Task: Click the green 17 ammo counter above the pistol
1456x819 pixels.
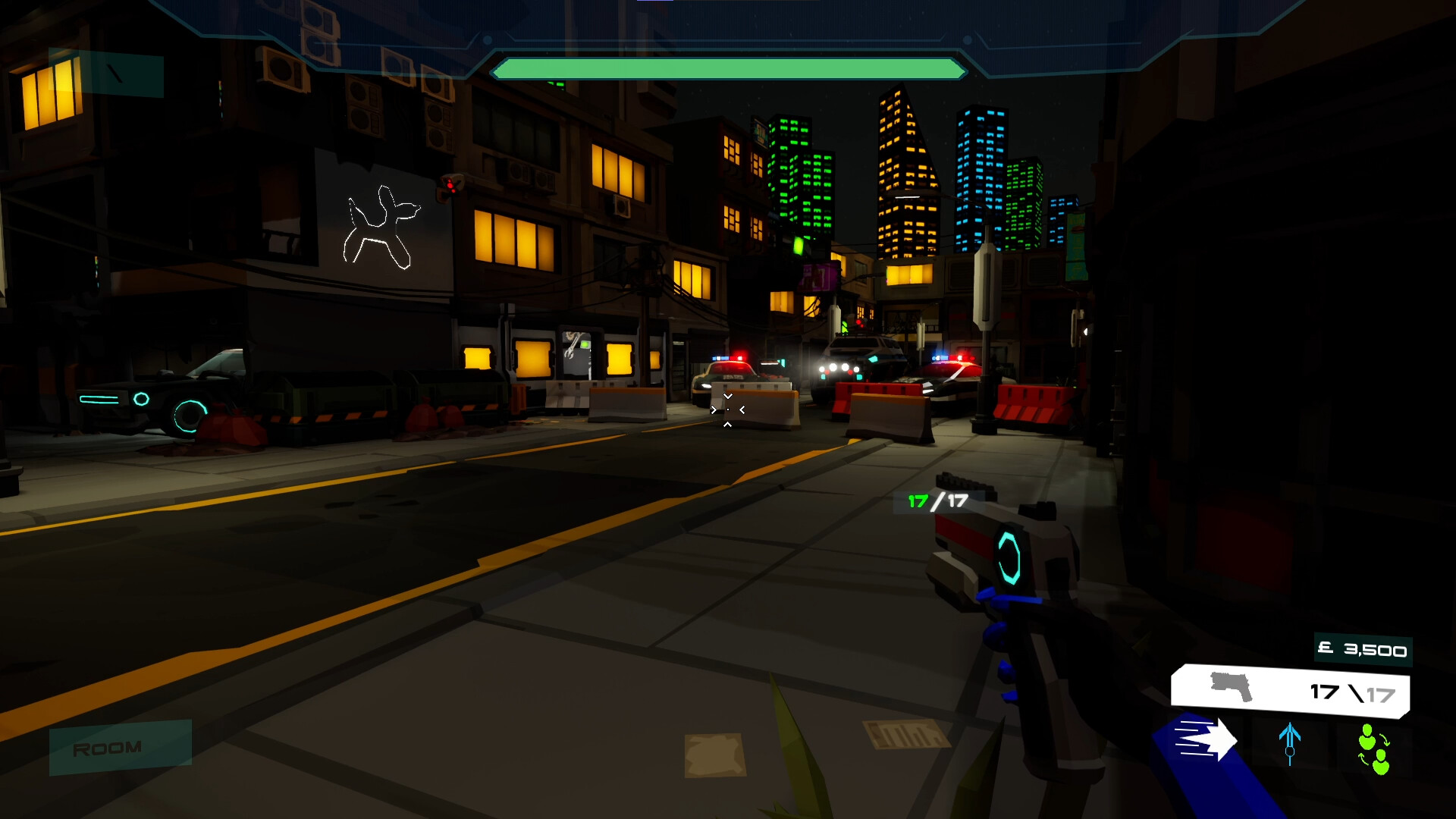Action: pos(918,500)
